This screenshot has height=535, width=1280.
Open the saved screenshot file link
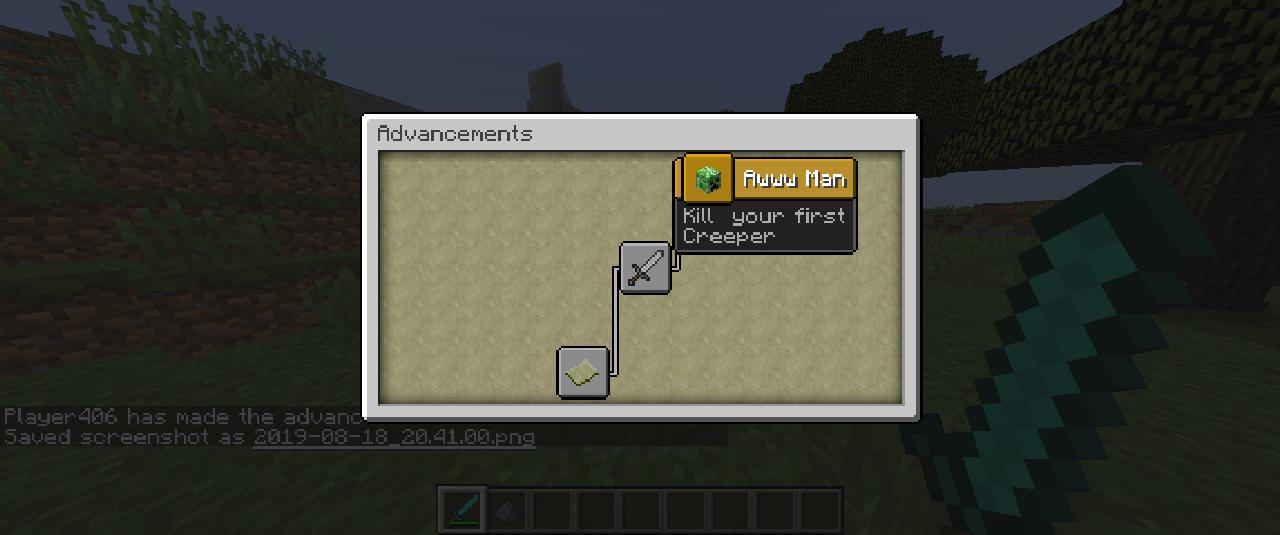tap(394, 437)
